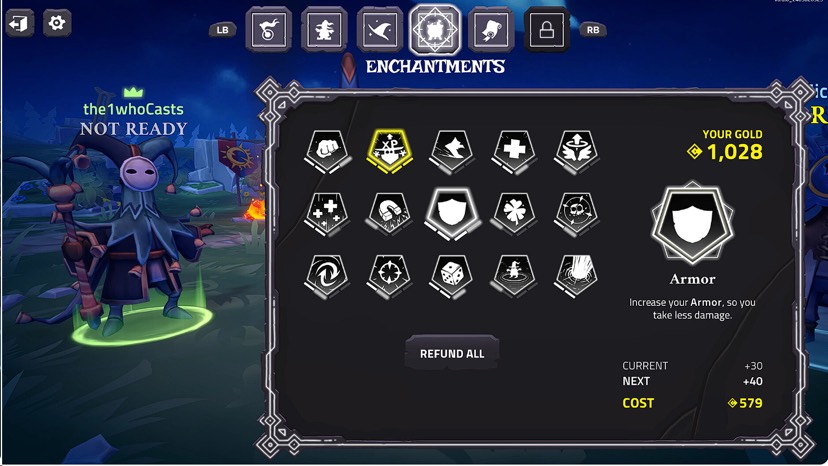This screenshot has height=466, width=828.
Task: Click the exit door icon
Action: [20, 23]
